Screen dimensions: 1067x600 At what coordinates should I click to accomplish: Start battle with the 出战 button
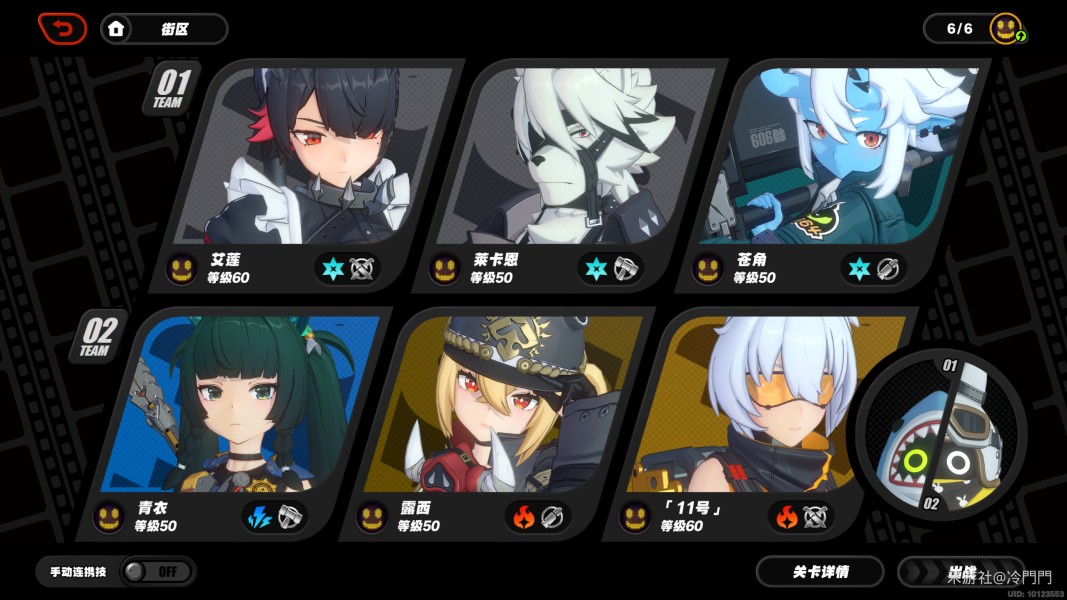960,572
